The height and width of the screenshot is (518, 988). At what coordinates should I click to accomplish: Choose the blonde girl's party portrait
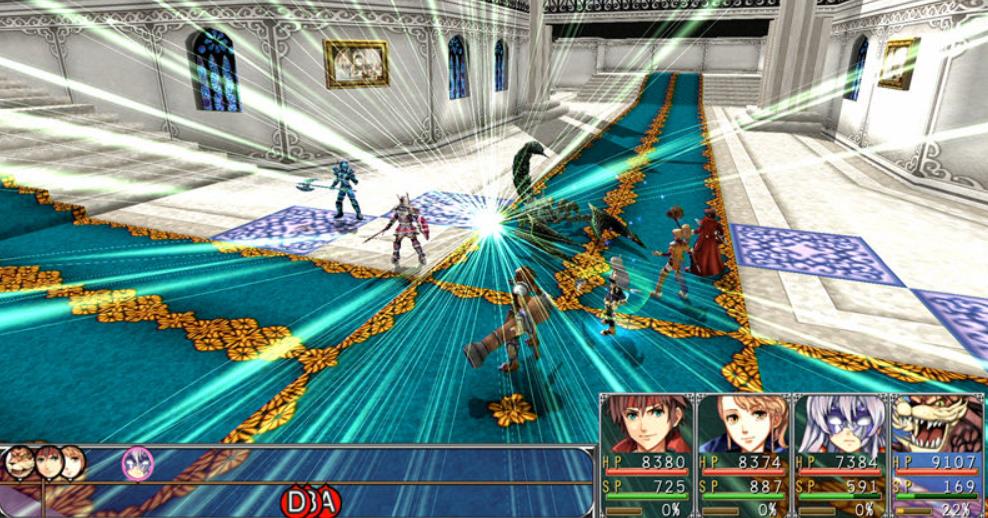[x=743, y=424]
